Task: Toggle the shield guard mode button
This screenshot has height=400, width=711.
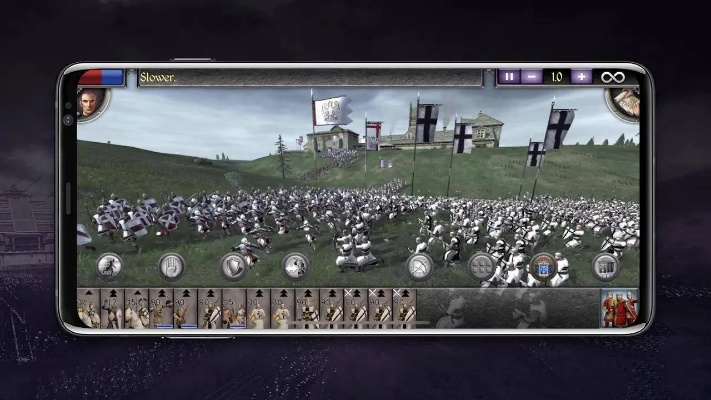Action: 234,266
